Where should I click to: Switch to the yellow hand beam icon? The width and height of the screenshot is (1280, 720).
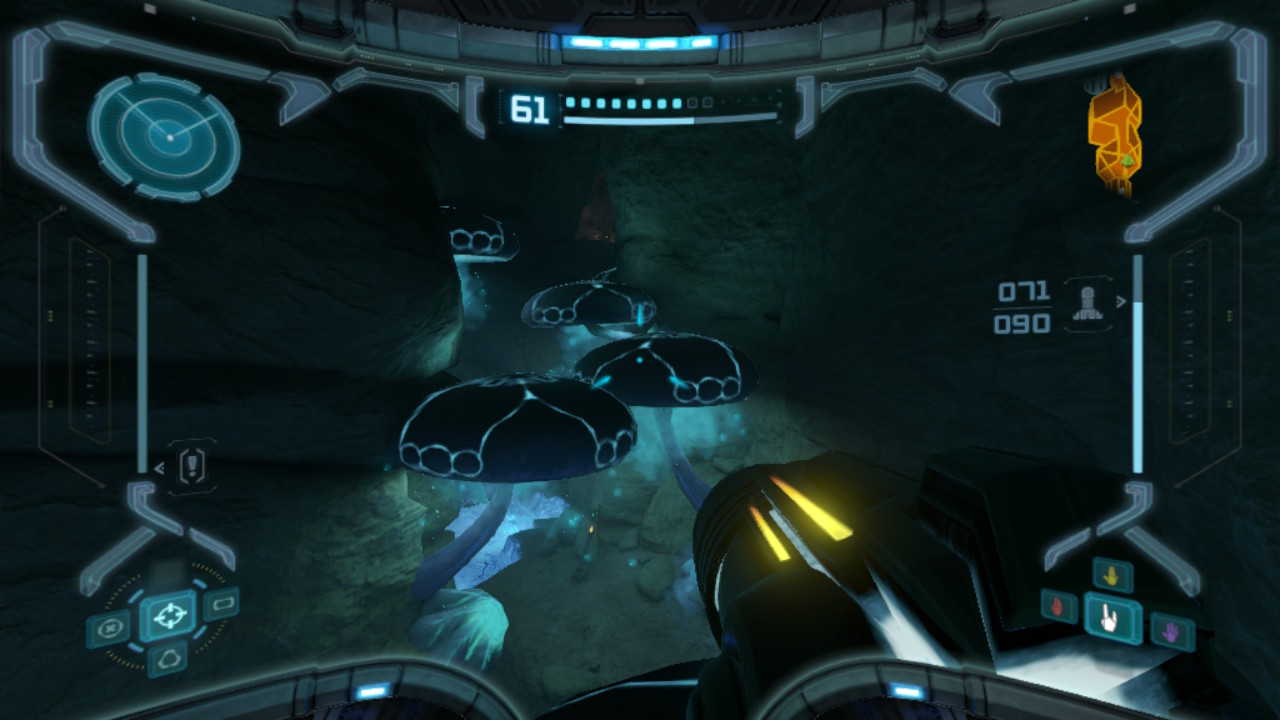pos(1112,575)
